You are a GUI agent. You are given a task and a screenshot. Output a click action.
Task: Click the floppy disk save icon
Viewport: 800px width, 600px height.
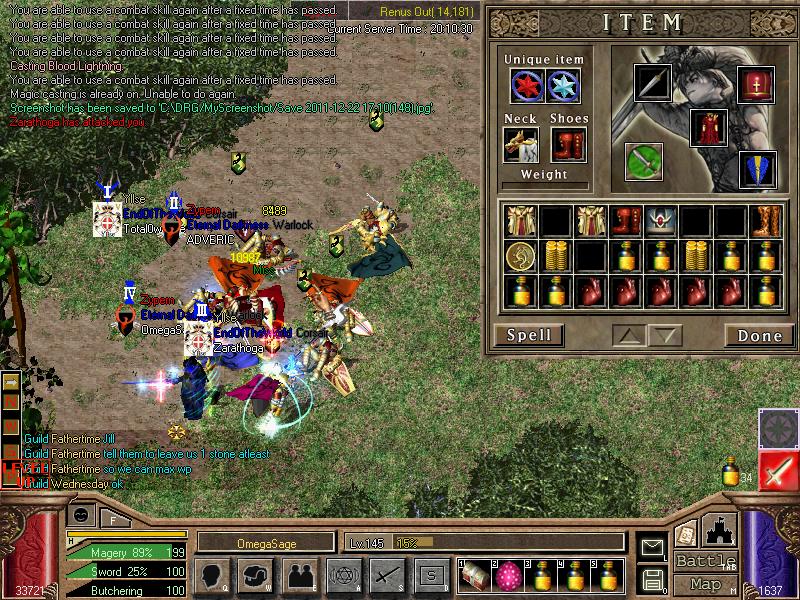pos(652,579)
